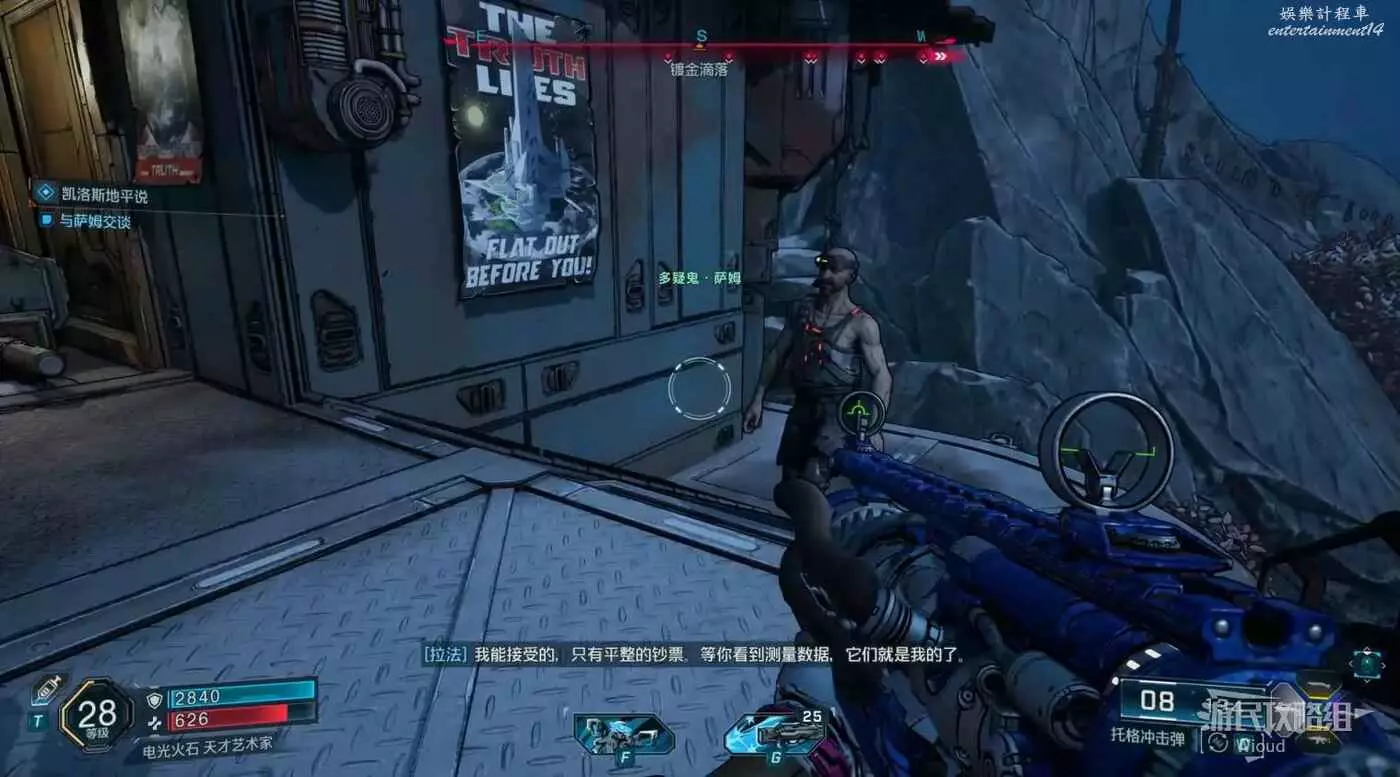Click the teal diamond icon above the weapon wheel
This screenshot has width=1400, height=777.
click(1366, 663)
